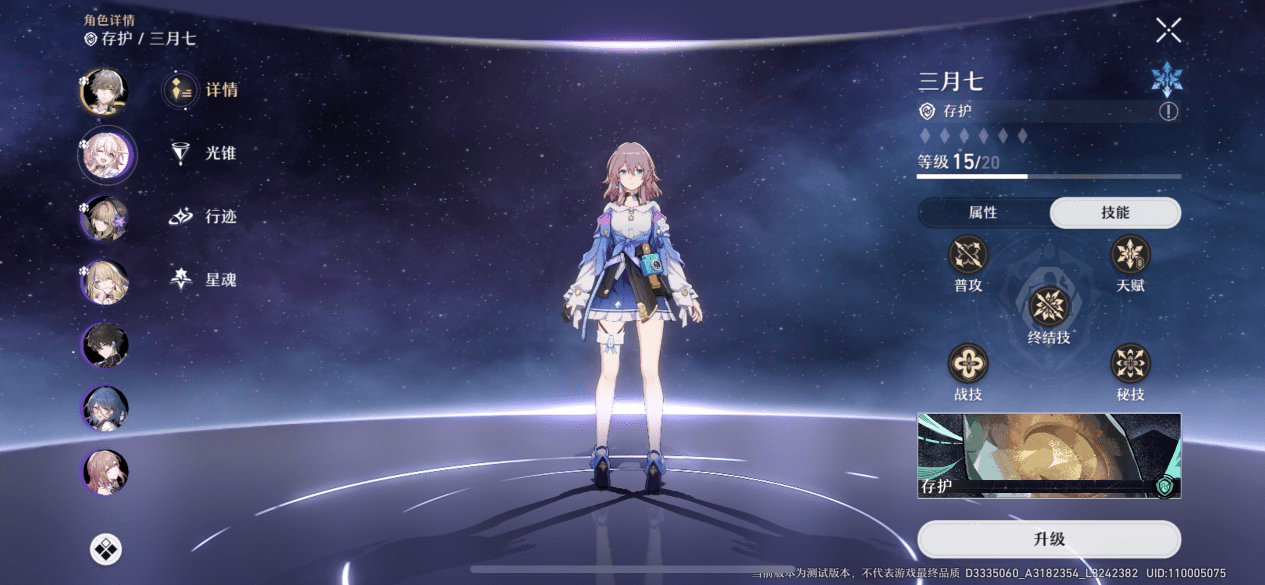View the 终结技 ultimate skill
This screenshot has width=1265, height=585.
tap(1049, 307)
